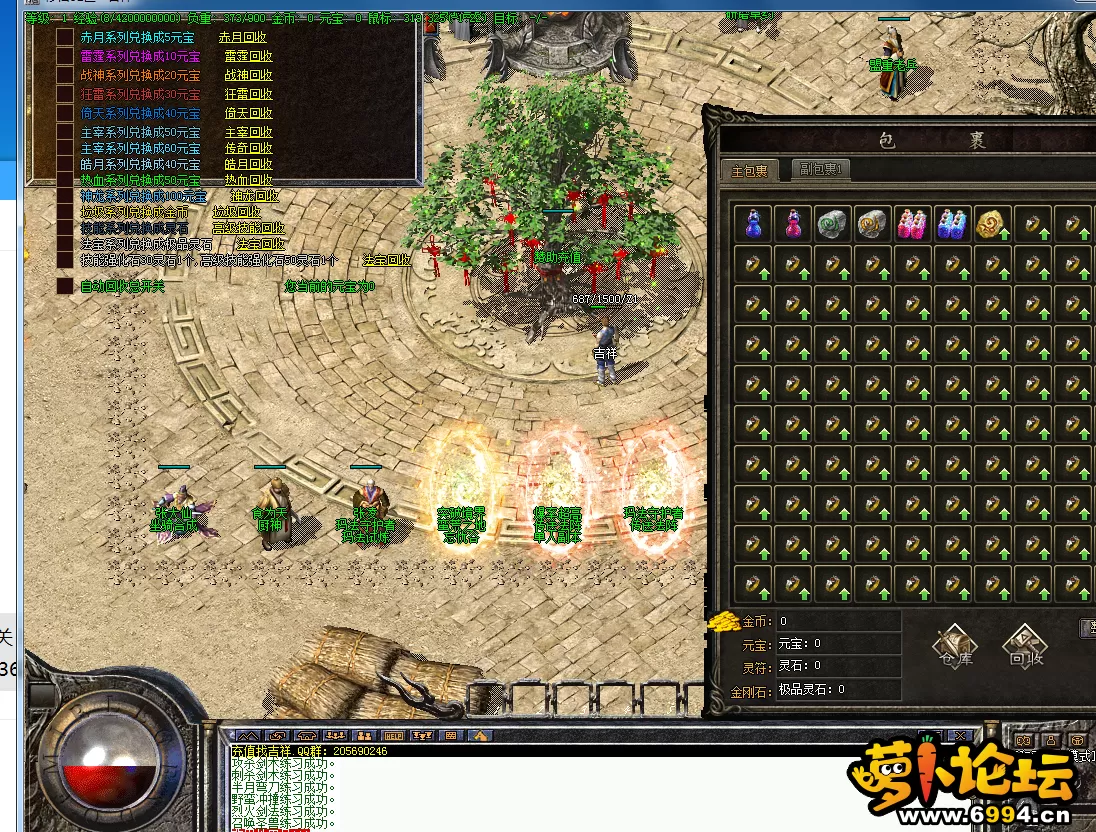This screenshot has height=832, width=1096.
Task: Choose the 战神回收 option
Action: (x=248, y=75)
